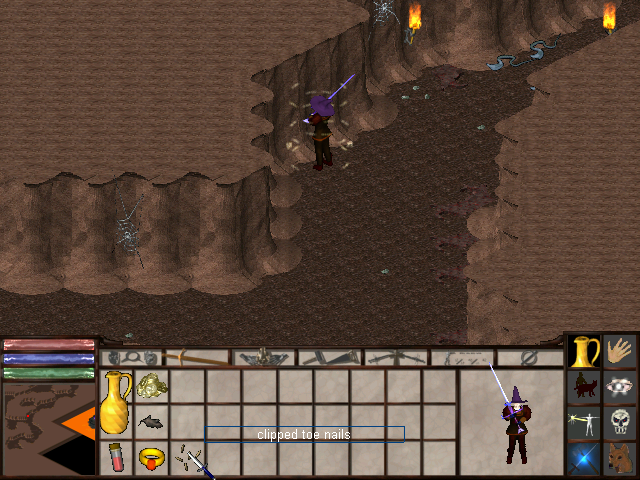Viewport: 640px width, 480px height.
Task: Switch to the armor category tab
Action: (264, 357)
